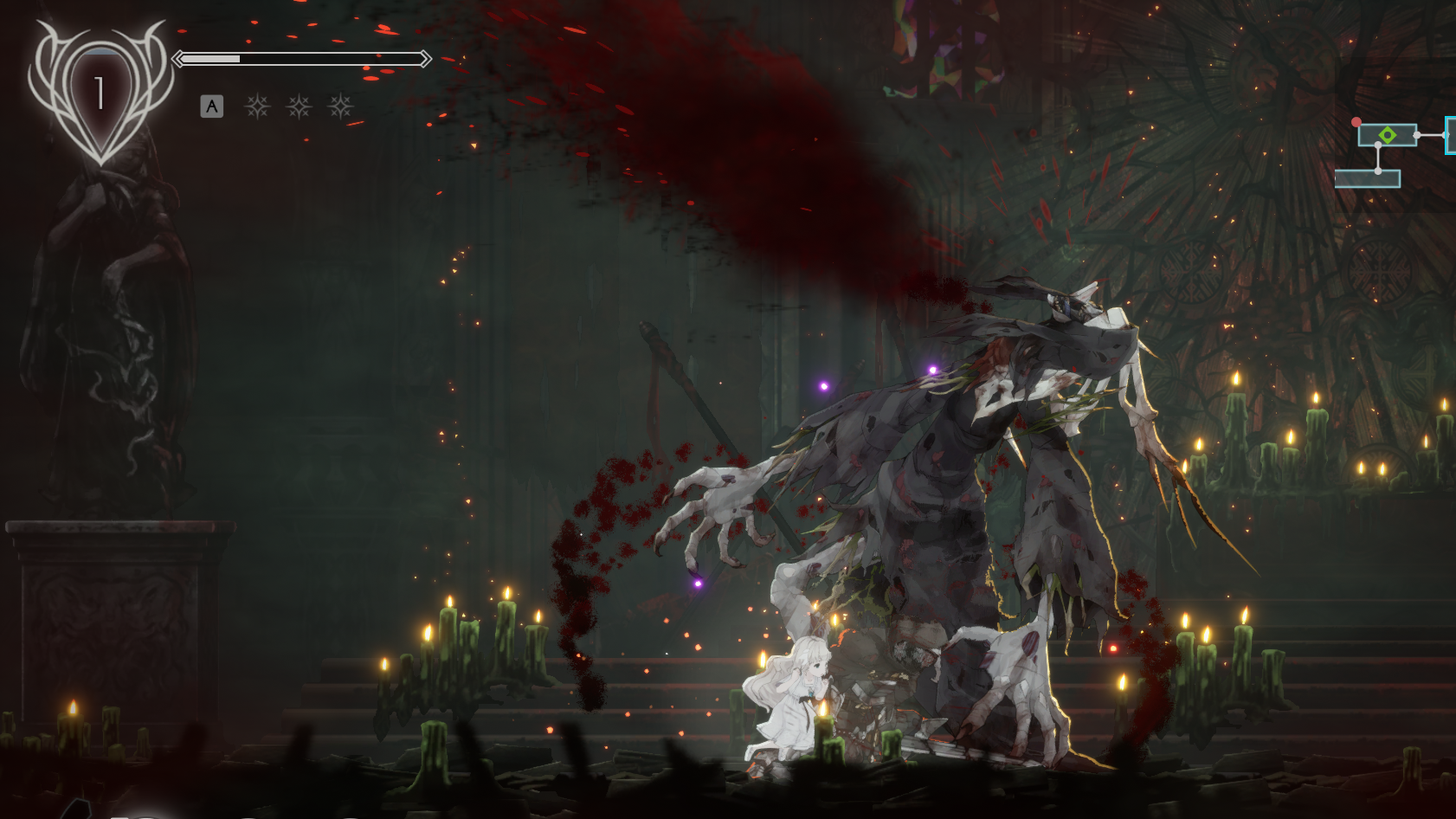Select the skill set A indicator
The height and width of the screenshot is (819, 1456).
pyautogui.click(x=212, y=106)
